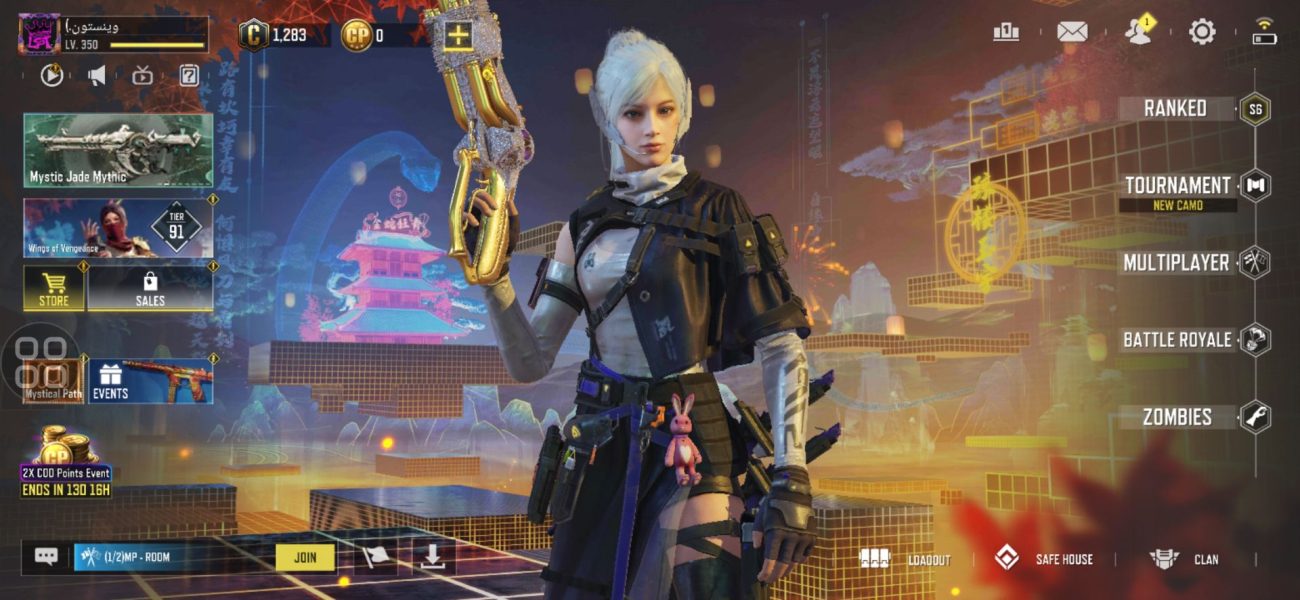Open the Events panel
The image size is (1300, 600).
point(150,381)
